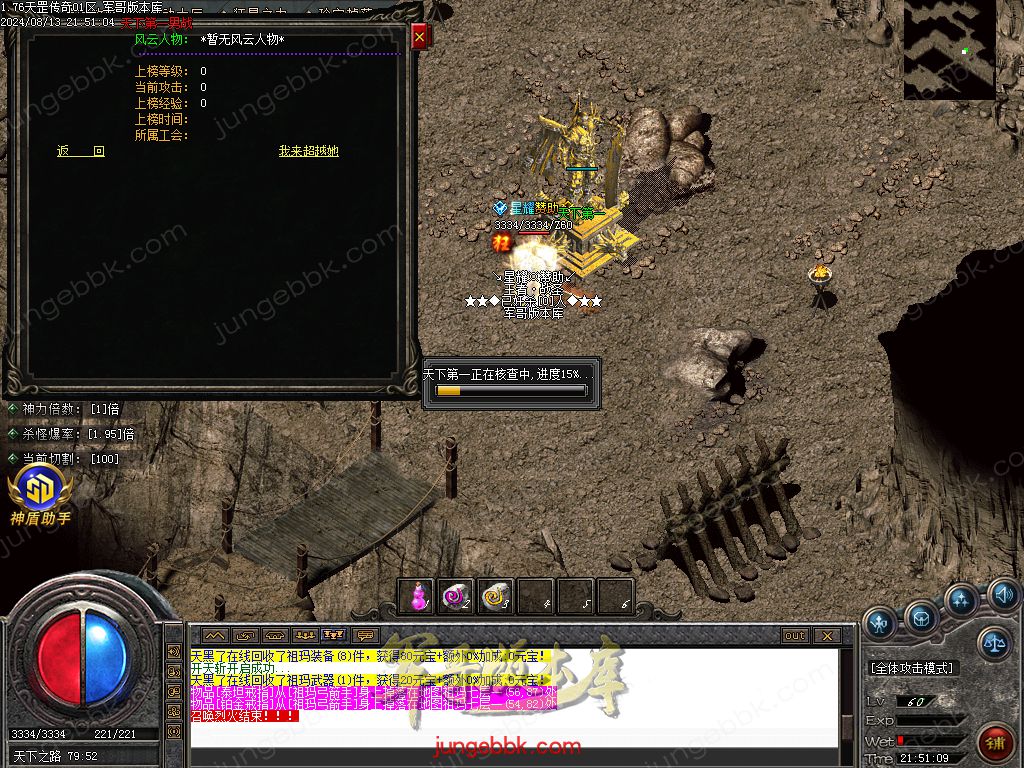Click the chat panel's 'out' button
The width and height of the screenshot is (1024, 768).
(x=795, y=636)
